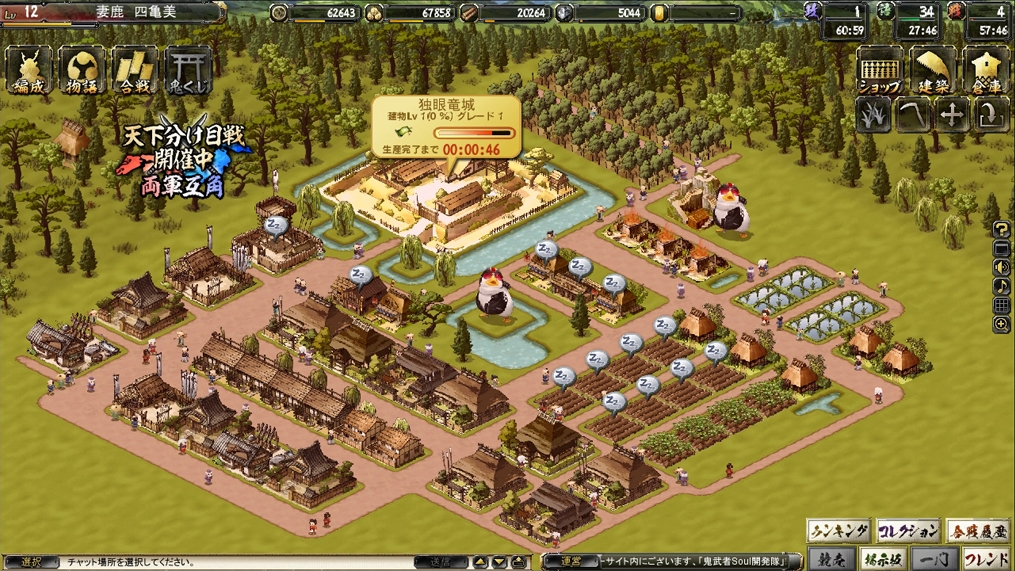Open the ショップ shop

coord(880,72)
